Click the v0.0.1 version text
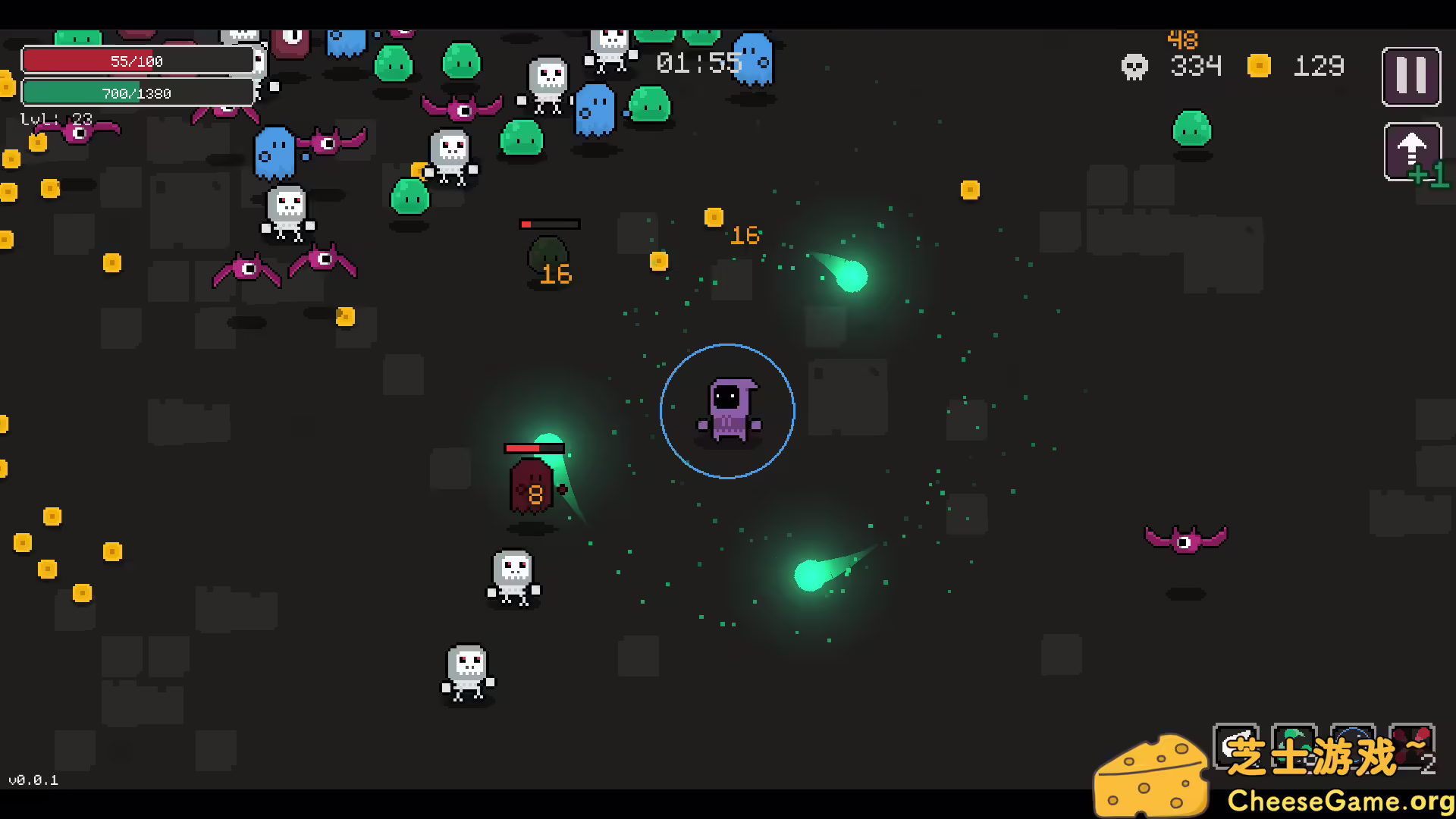The width and height of the screenshot is (1456, 819). 32,779
